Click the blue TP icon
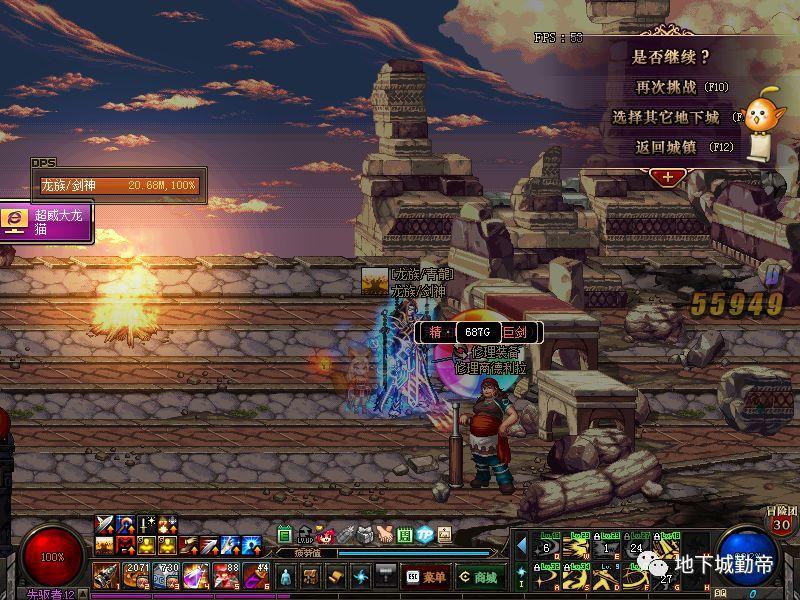800x600 pixels. pos(424,535)
